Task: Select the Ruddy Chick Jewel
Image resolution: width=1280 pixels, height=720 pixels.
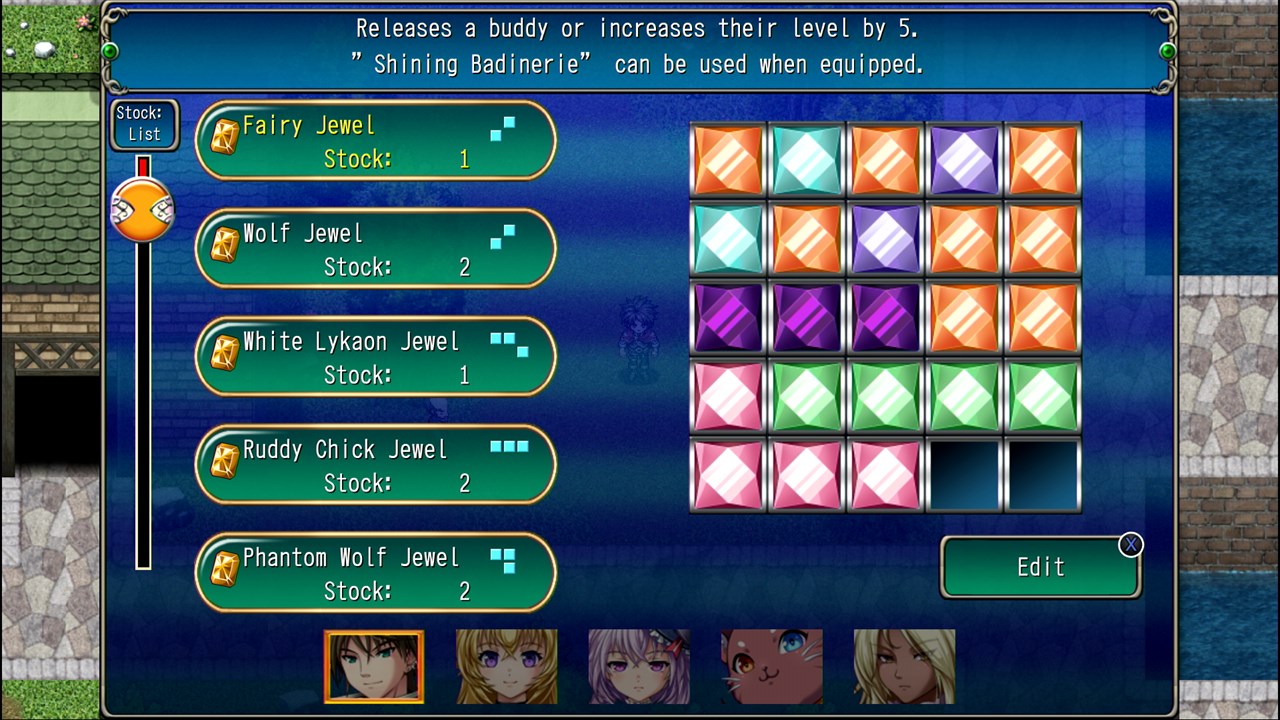Action: point(375,465)
